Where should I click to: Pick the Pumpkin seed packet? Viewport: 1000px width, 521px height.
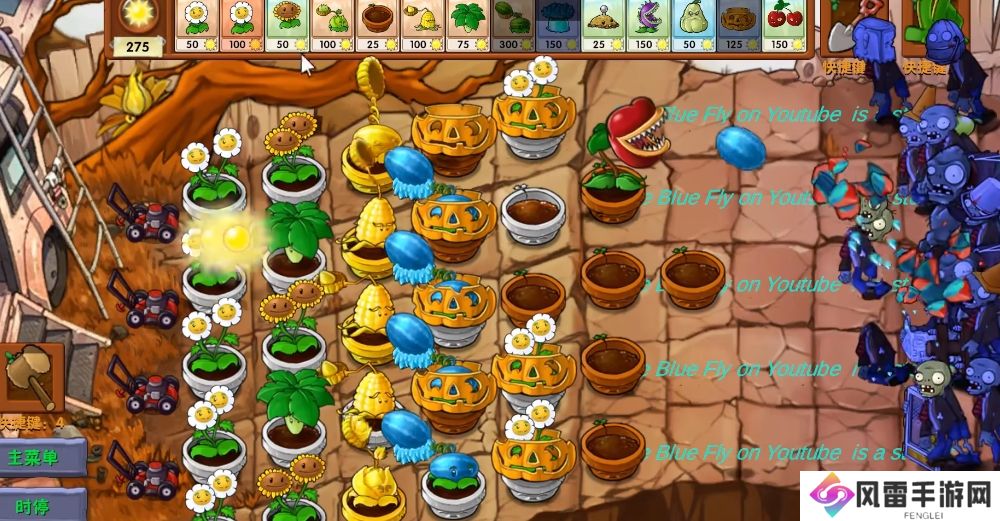(x=736, y=25)
